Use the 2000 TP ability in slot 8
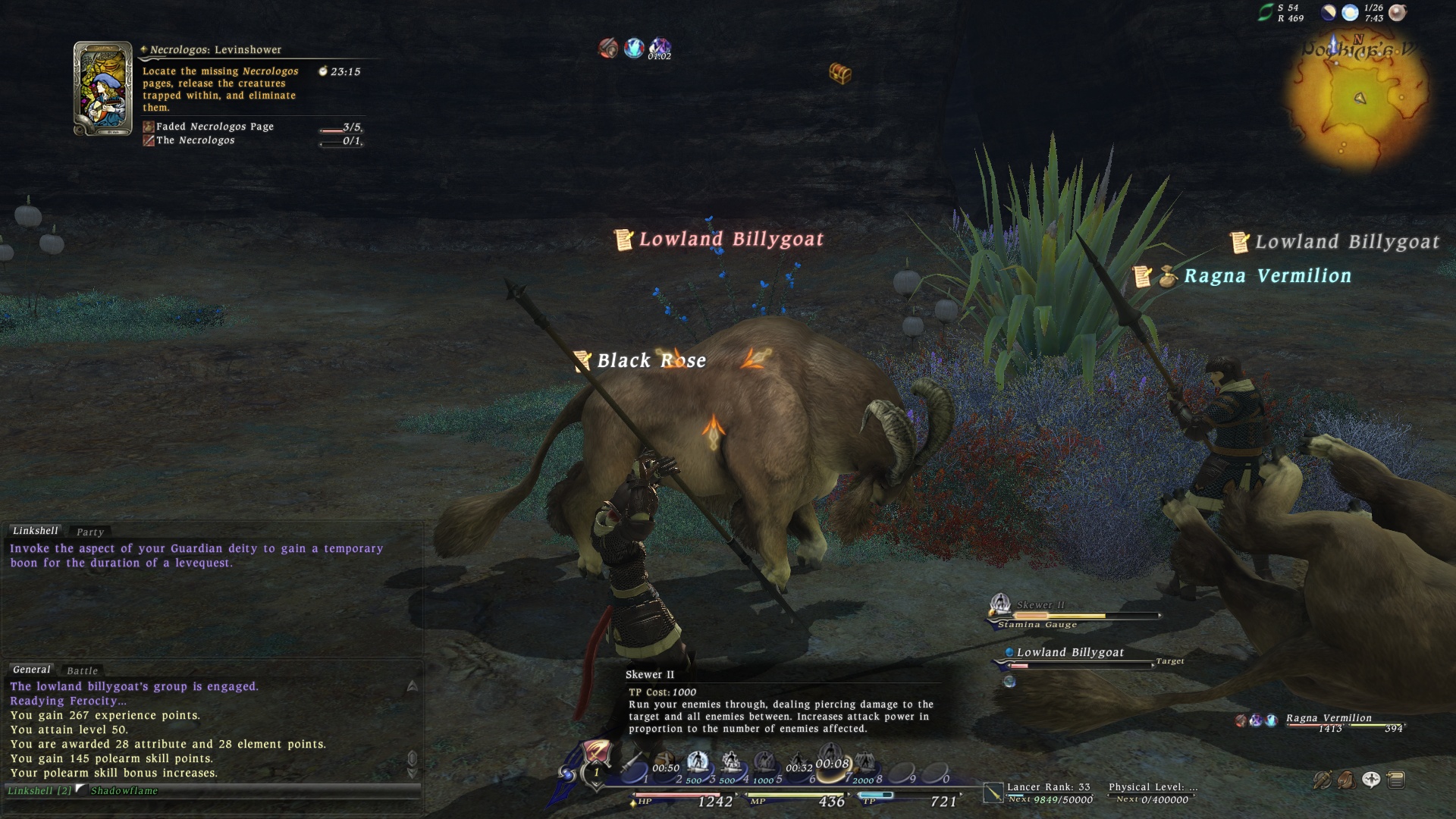The width and height of the screenshot is (1456, 819). pyautogui.click(x=864, y=764)
